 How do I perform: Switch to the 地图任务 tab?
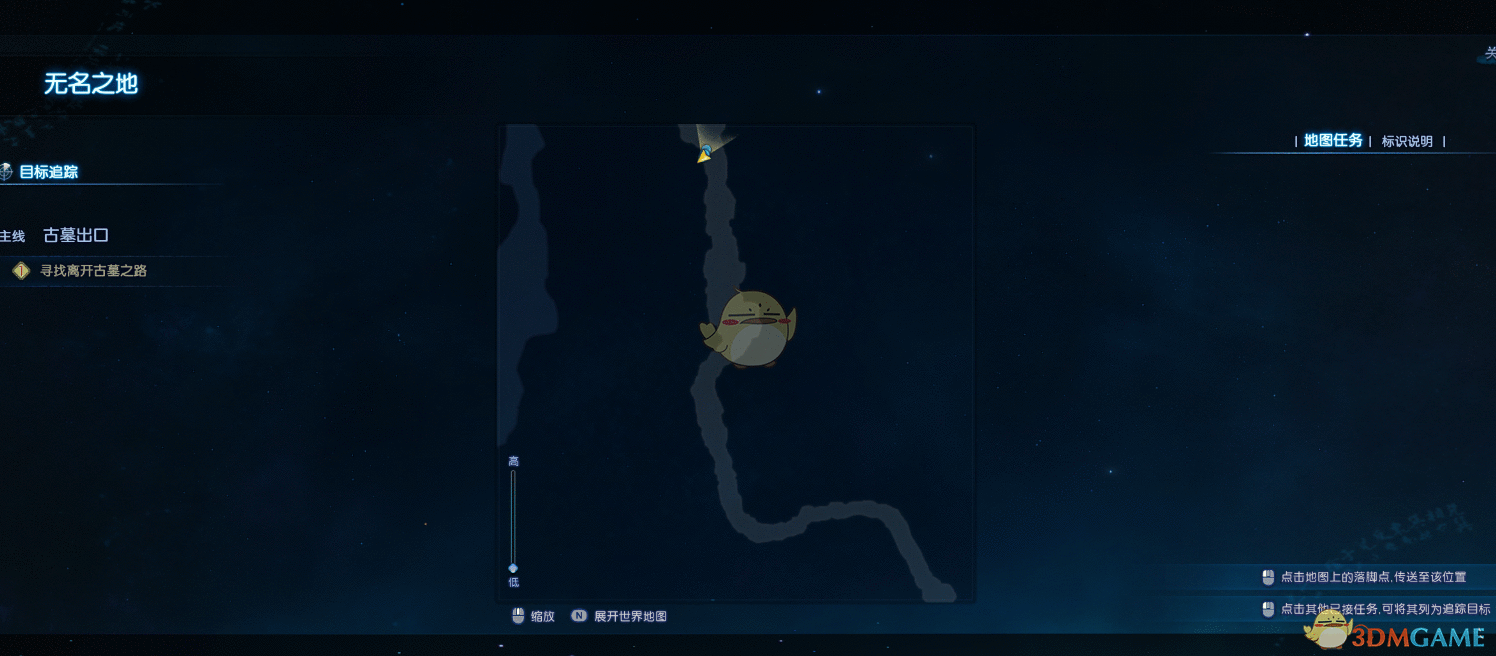coord(1333,141)
